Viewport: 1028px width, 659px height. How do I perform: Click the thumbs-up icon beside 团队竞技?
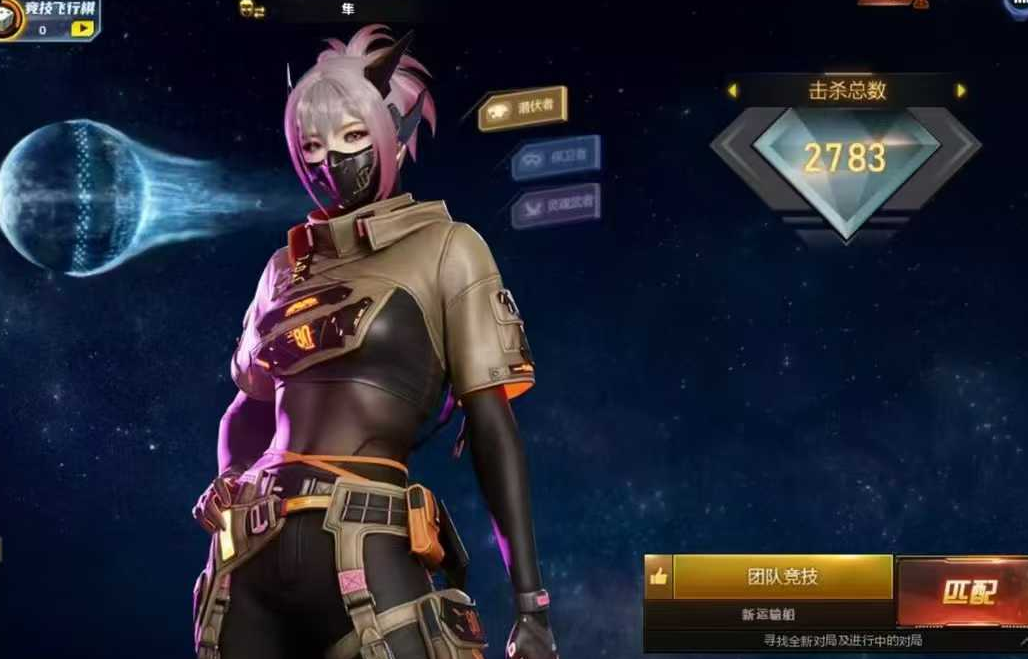(658, 577)
